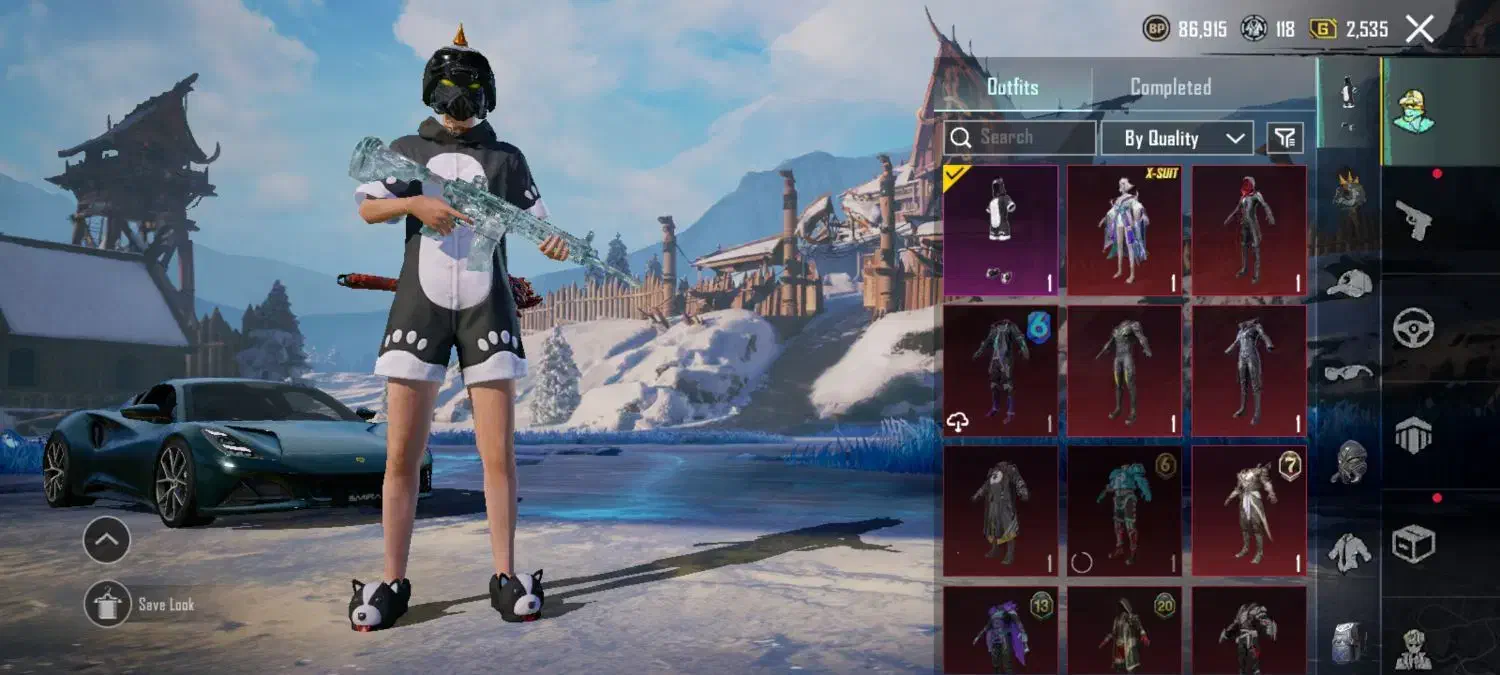The image size is (1500, 675).
Task: Open the supply crate category
Action: (x=1414, y=543)
